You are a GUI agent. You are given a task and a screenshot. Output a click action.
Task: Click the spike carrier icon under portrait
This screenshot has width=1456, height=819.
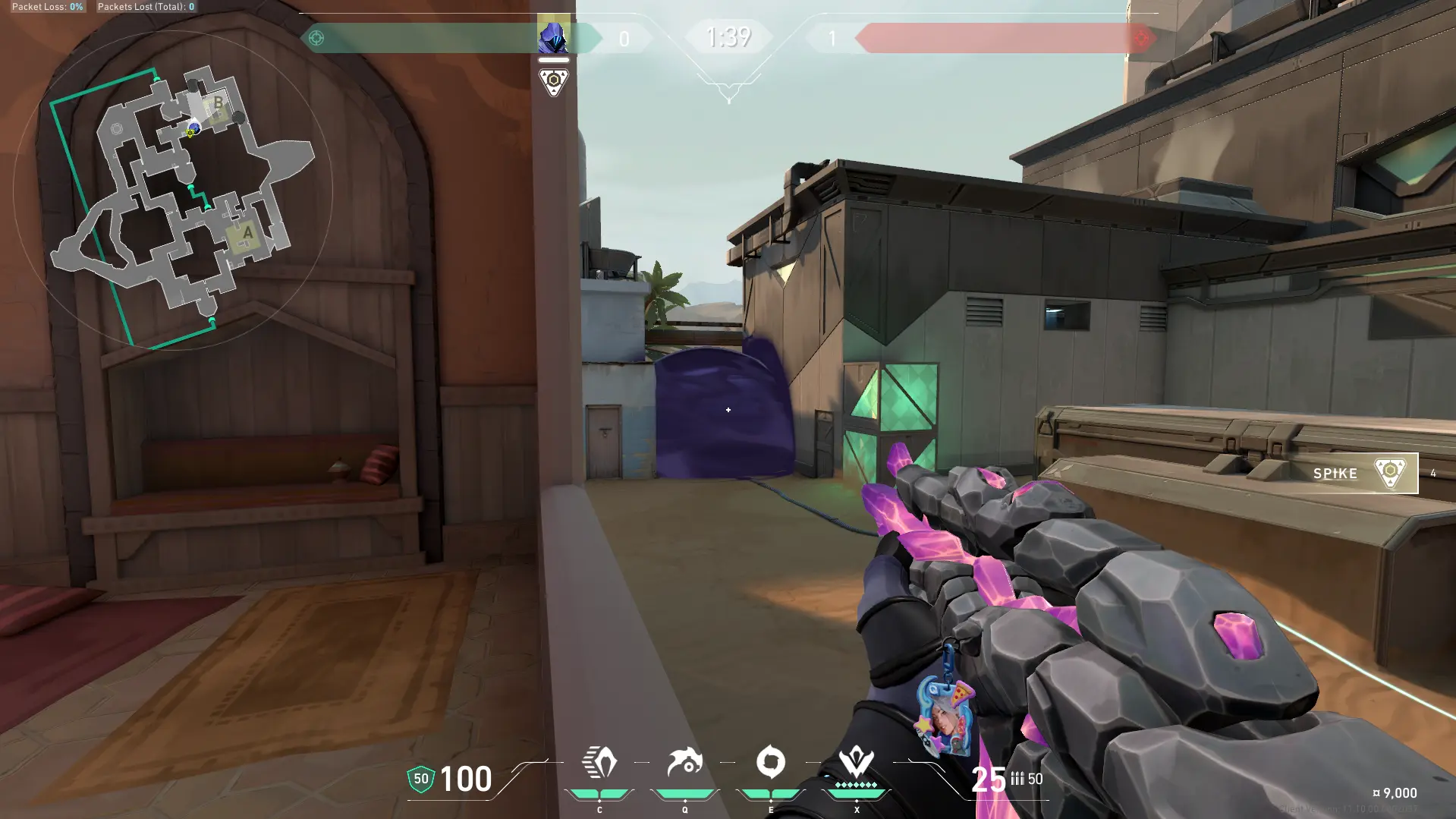point(553,82)
